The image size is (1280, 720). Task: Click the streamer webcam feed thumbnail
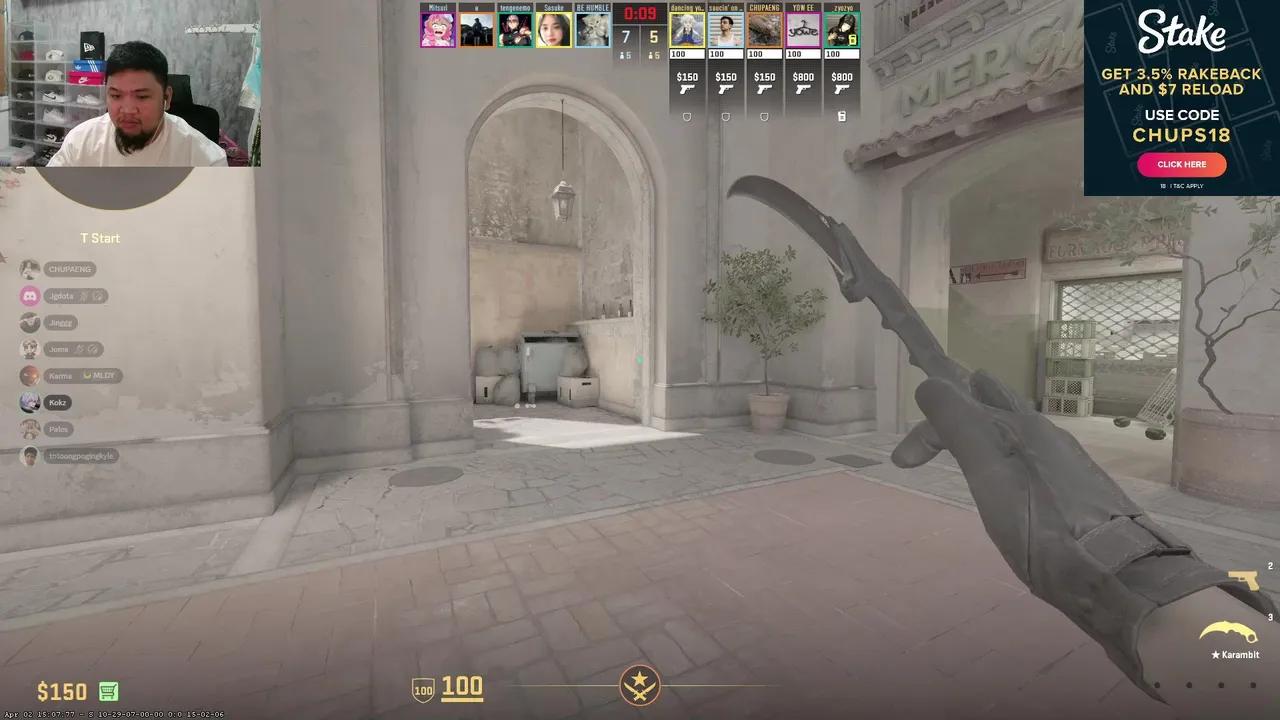[x=130, y=82]
